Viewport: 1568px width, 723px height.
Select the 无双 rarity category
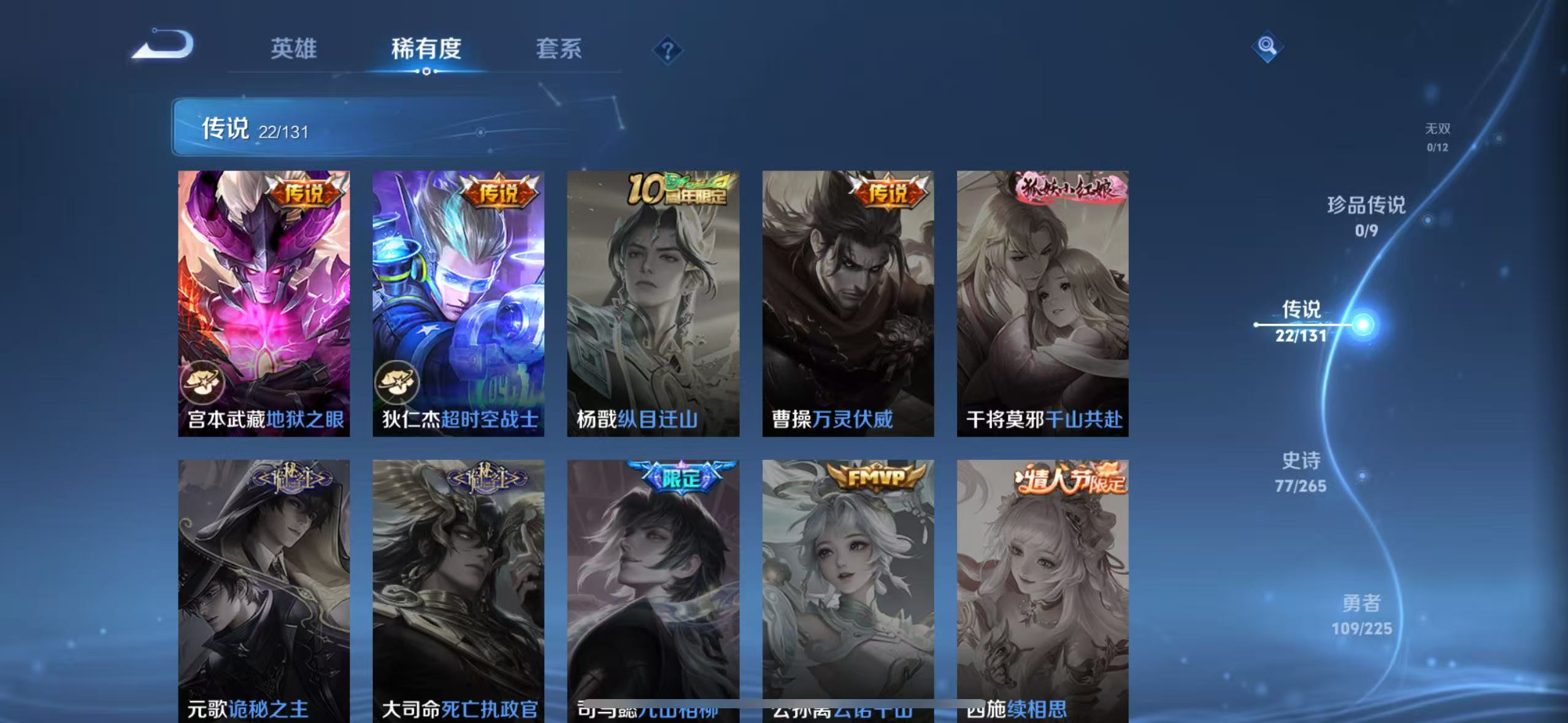pyautogui.click(x=1437, y=136)
